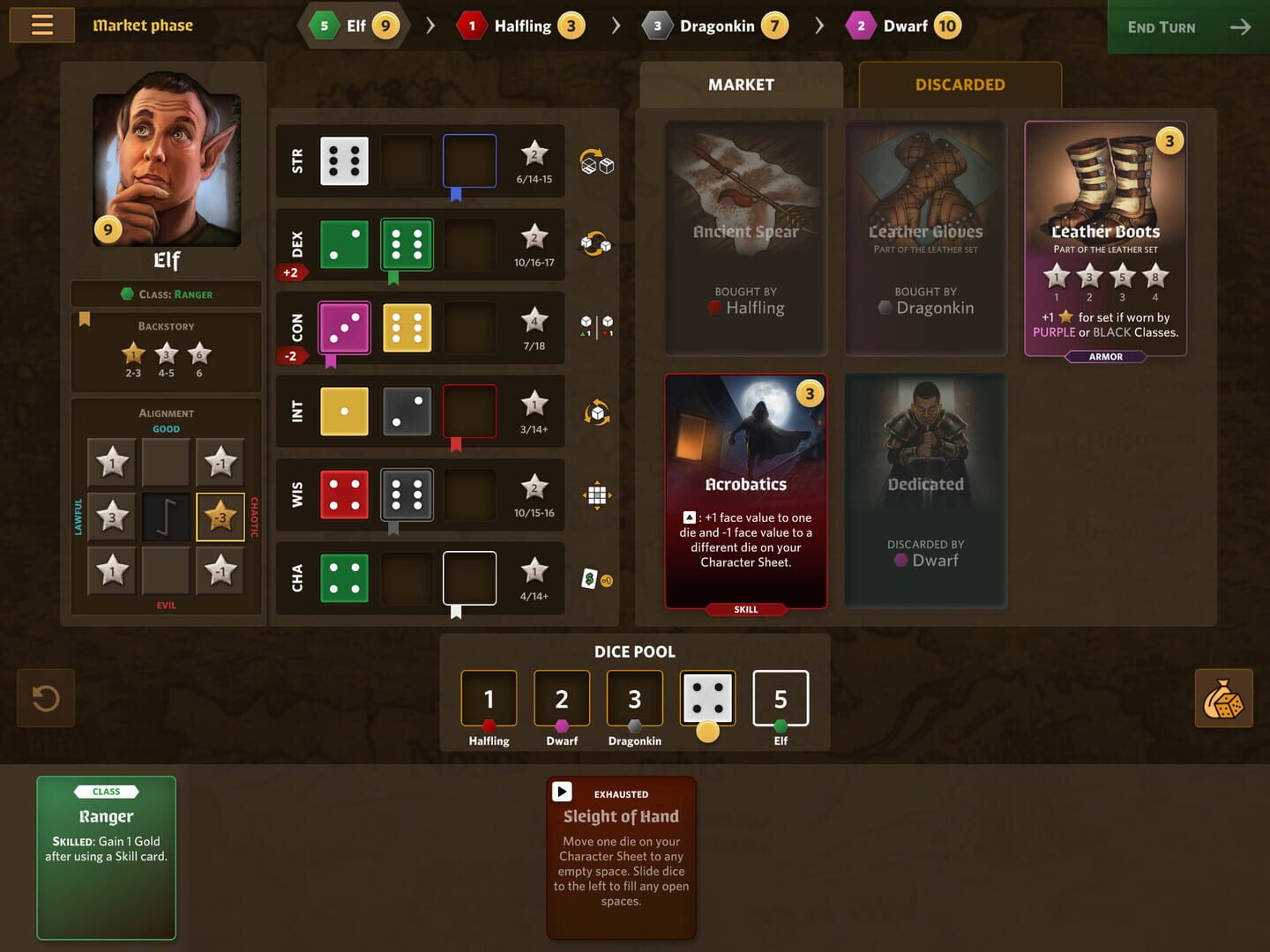The width and height of the screenshot is (1270, 952).
Task: Select the chaotic 3-star alignment toggle
Action: tap(220, 517)
